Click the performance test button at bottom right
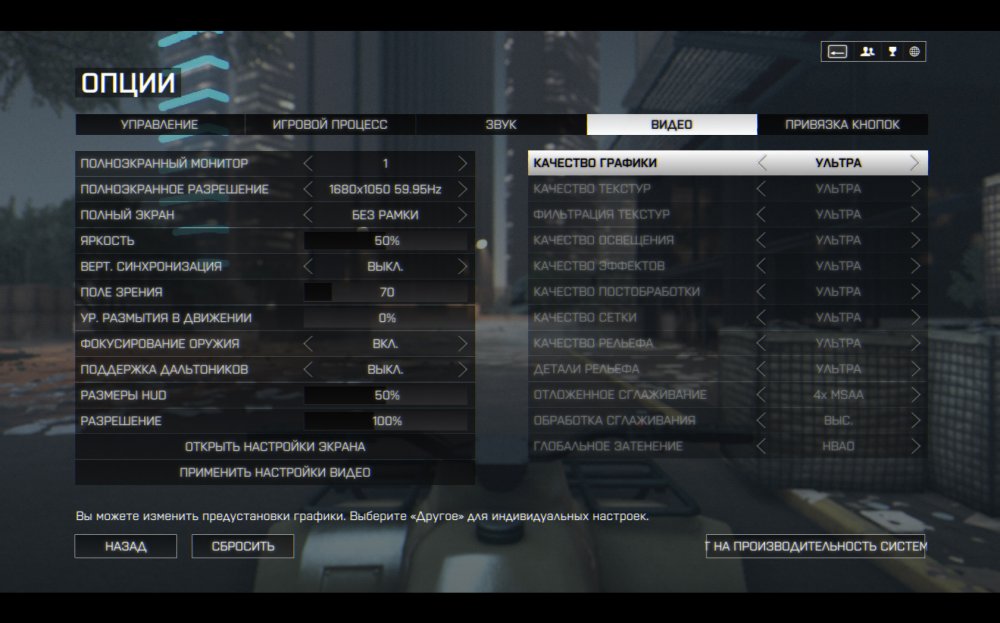Image resolution: width=1000 pixels, height=623 pixels. (x=815, y=546)
